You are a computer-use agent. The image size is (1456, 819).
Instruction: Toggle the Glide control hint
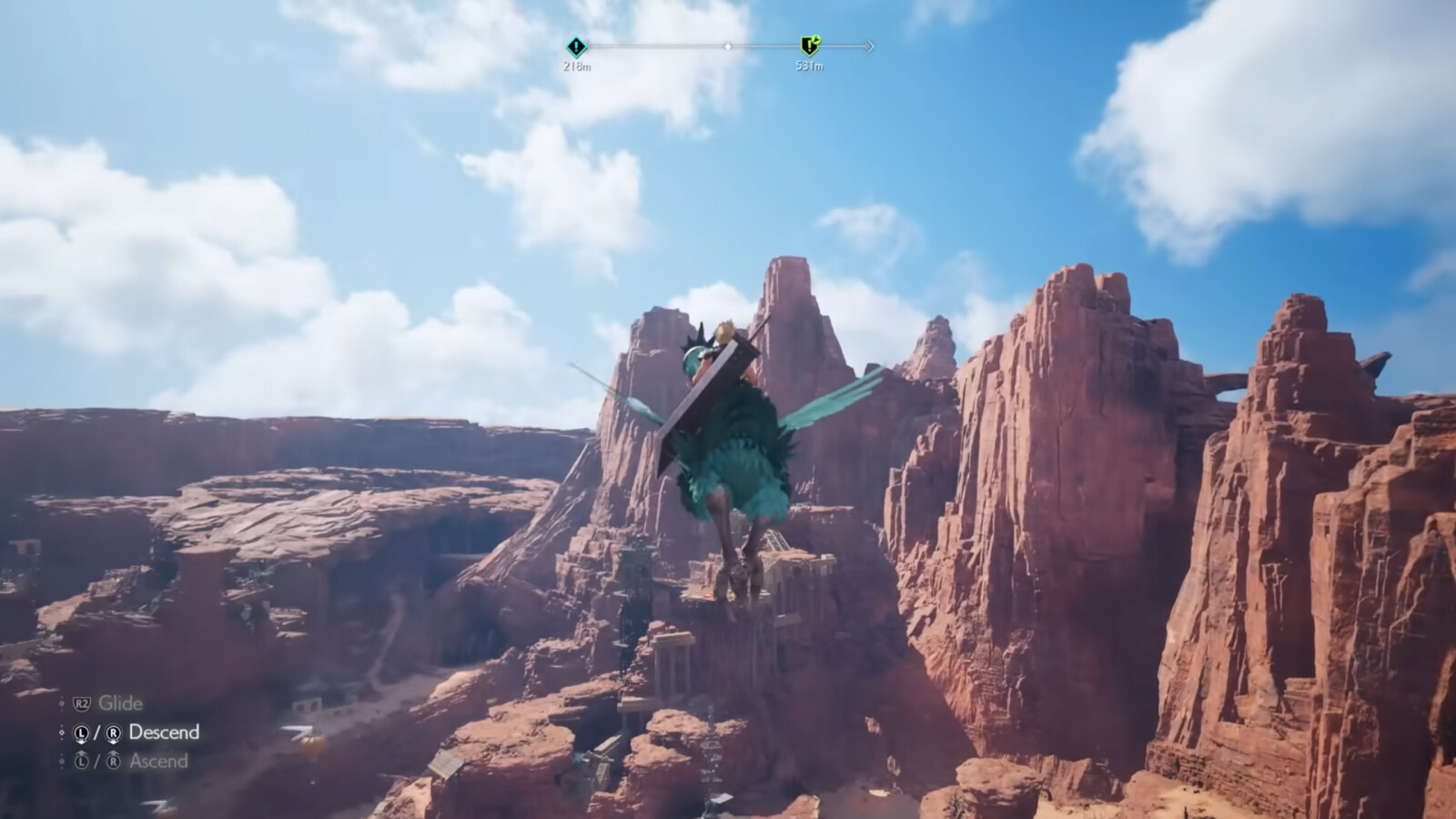[x=121, y=703]
